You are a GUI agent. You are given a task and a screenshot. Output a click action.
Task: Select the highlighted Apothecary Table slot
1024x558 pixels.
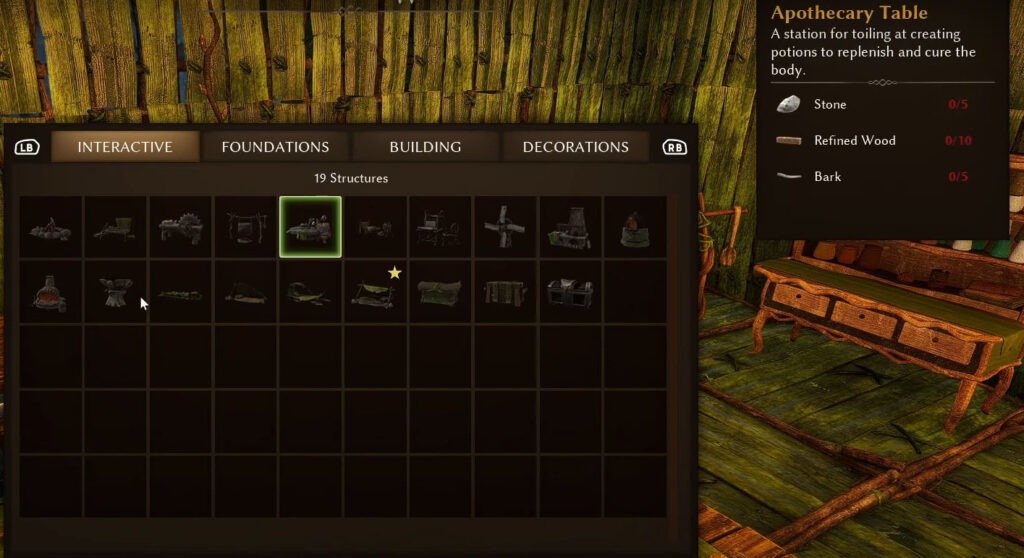pyautogui.click(x=310, y=228)
